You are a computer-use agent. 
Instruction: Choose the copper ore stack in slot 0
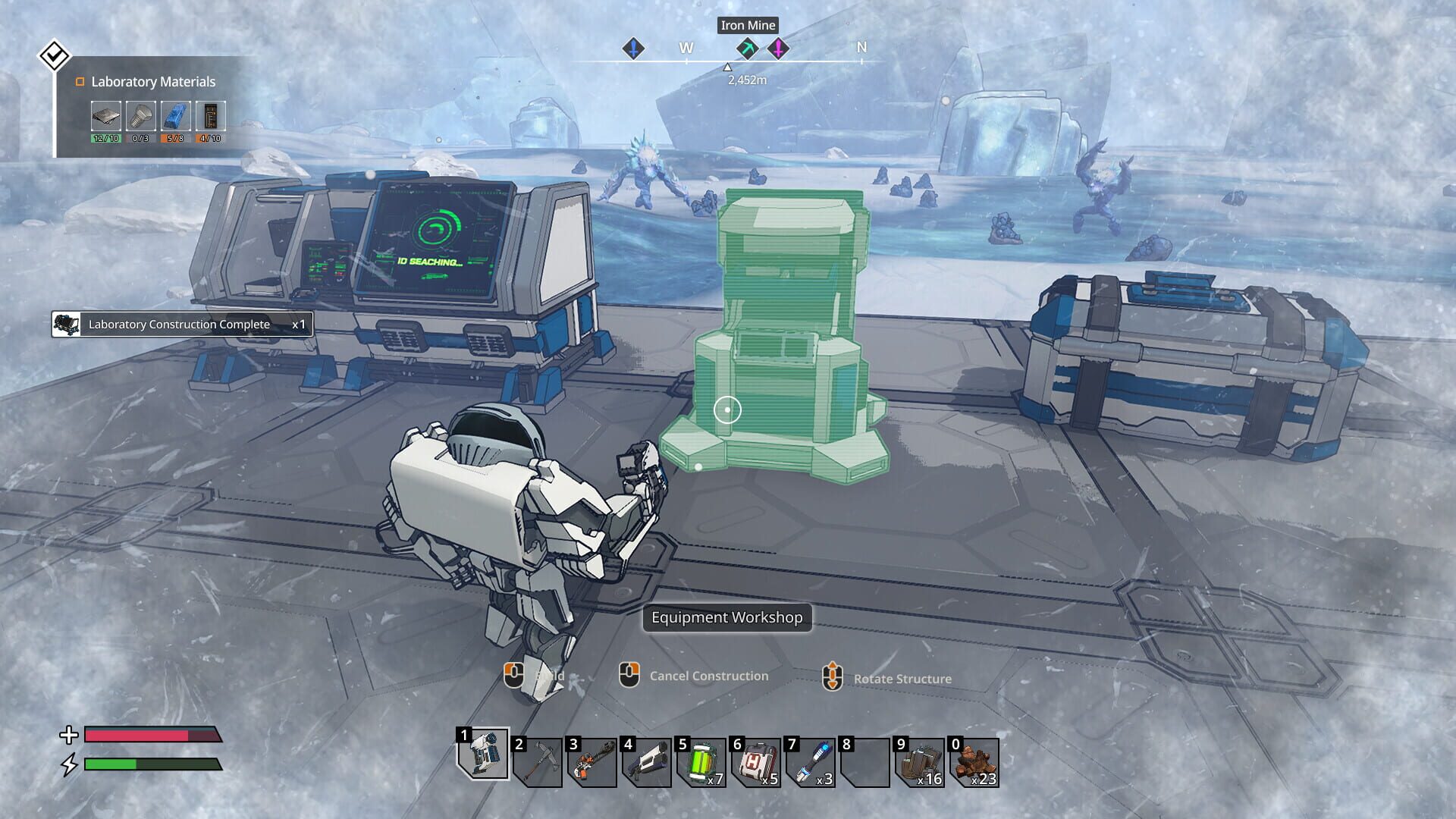(x=974, y=762)
